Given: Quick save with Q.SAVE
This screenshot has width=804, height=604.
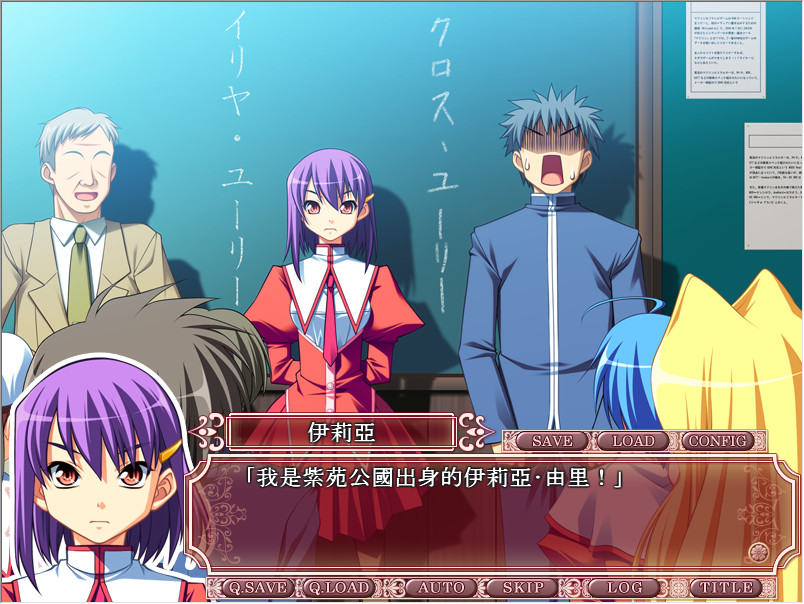Looking at the screenshot, I should coord(257,588).
